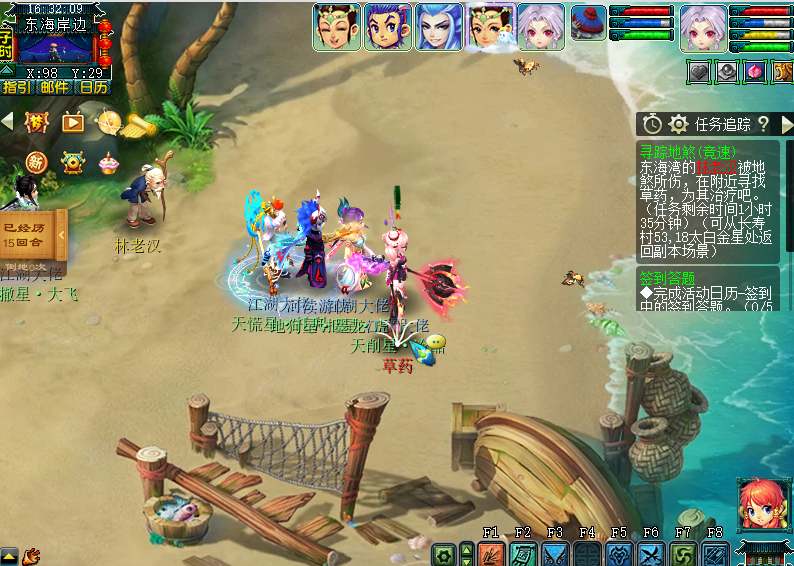This screenshot has width=794, height=566.
Task: Click the peach buff icon
Action: (x=755, y=72)
